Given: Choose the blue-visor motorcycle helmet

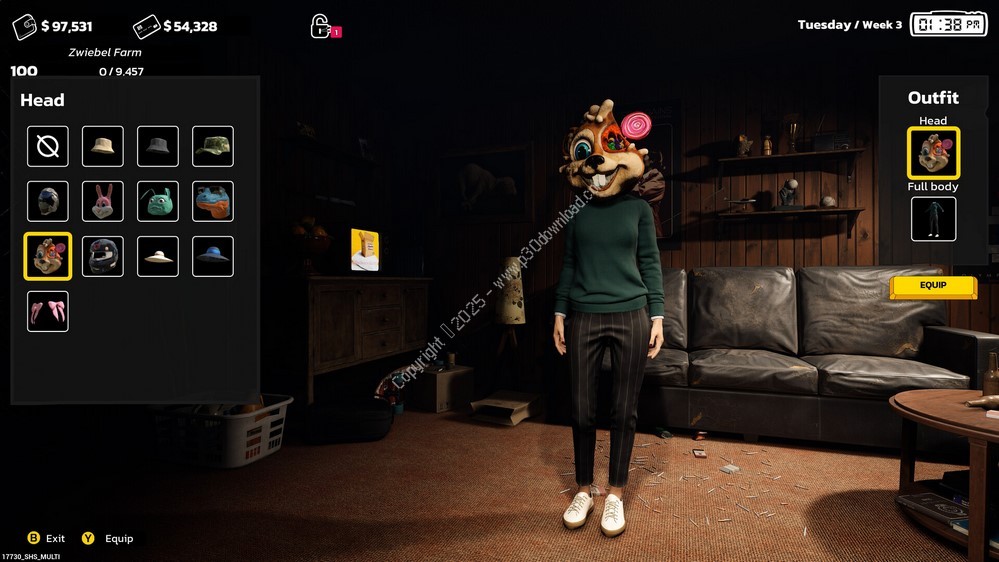Looking at the screenshot, I should 48,201.
